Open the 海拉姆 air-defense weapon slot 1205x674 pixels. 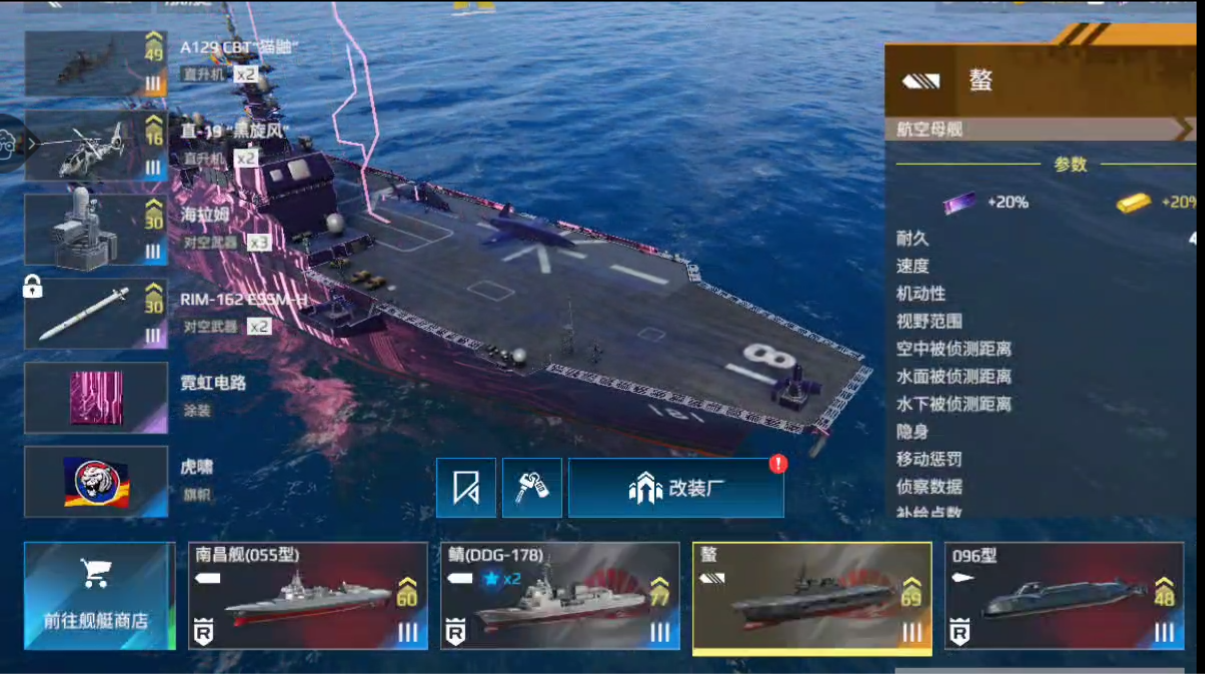tap(96, 231)
